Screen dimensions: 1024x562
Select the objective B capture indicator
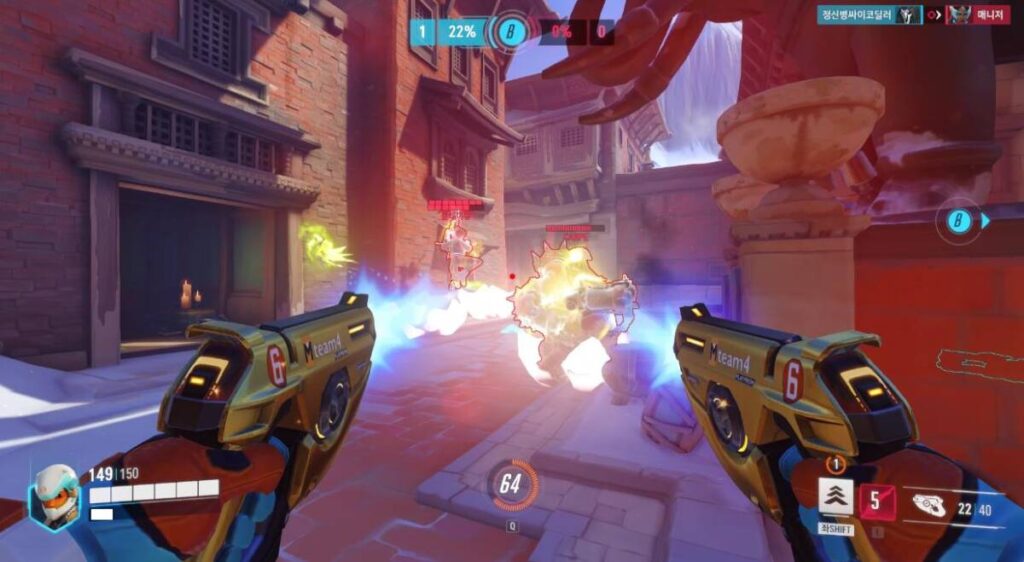coord(511,31)
